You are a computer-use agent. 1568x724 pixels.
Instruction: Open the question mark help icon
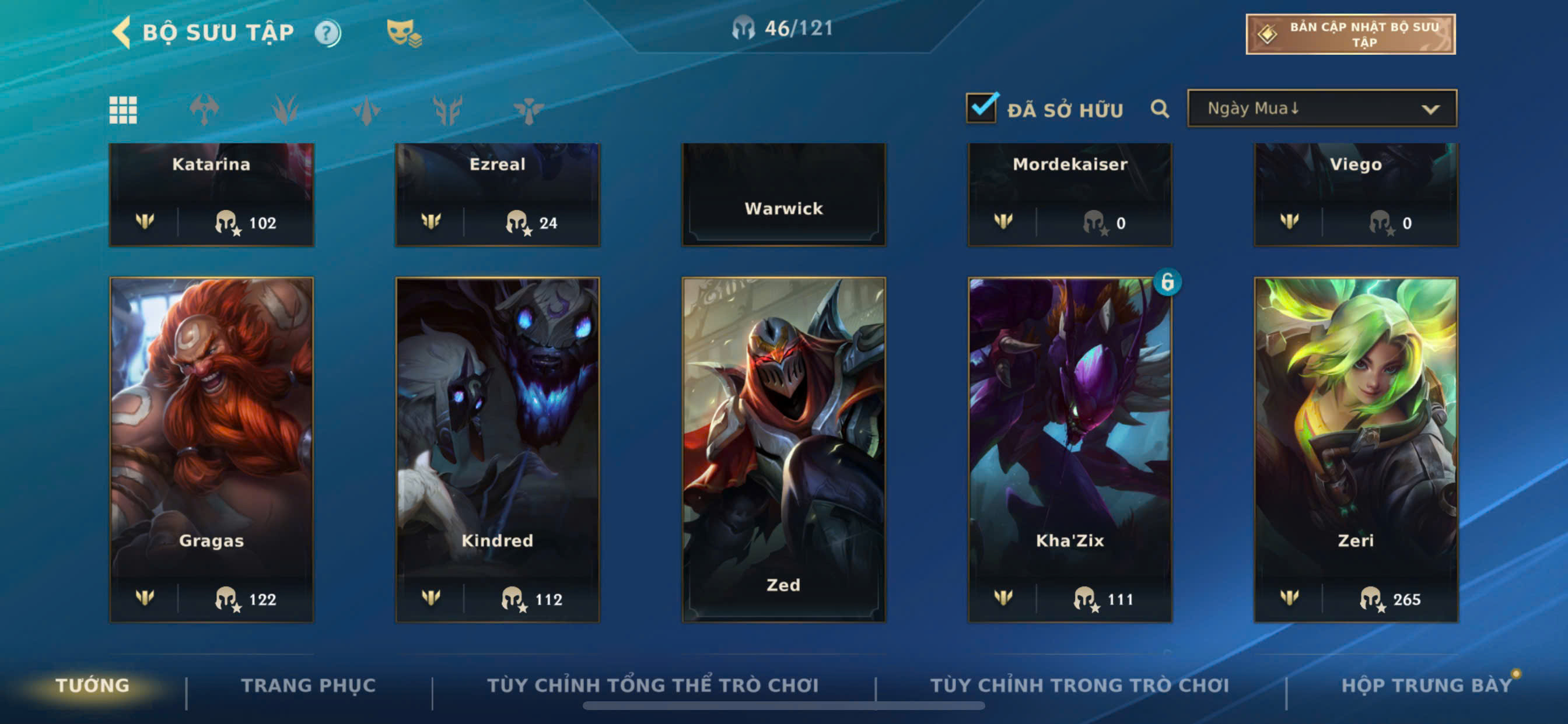[x=327, y=33]
